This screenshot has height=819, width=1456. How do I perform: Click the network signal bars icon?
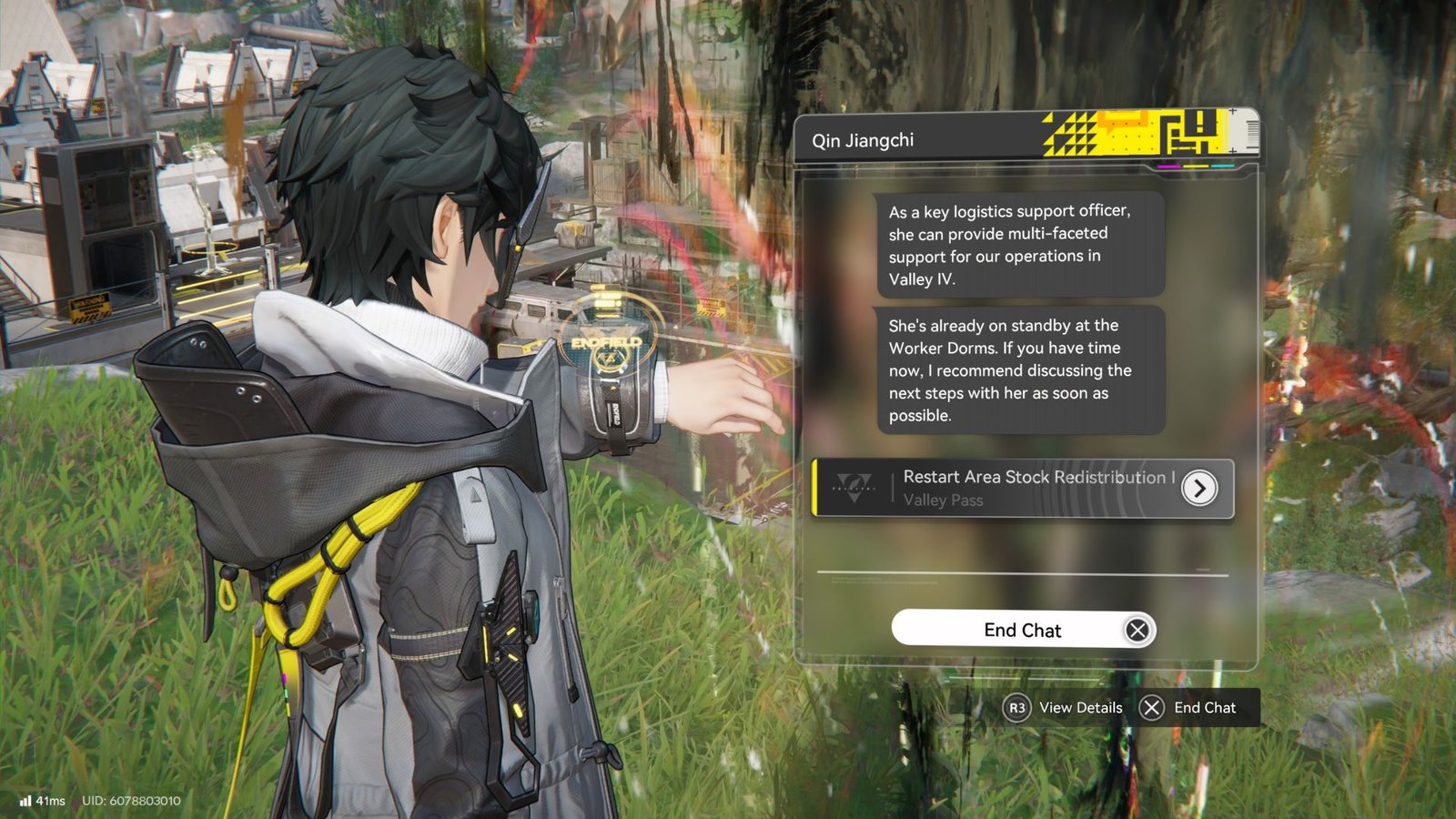pyautogui.click(x=25, y=799)
